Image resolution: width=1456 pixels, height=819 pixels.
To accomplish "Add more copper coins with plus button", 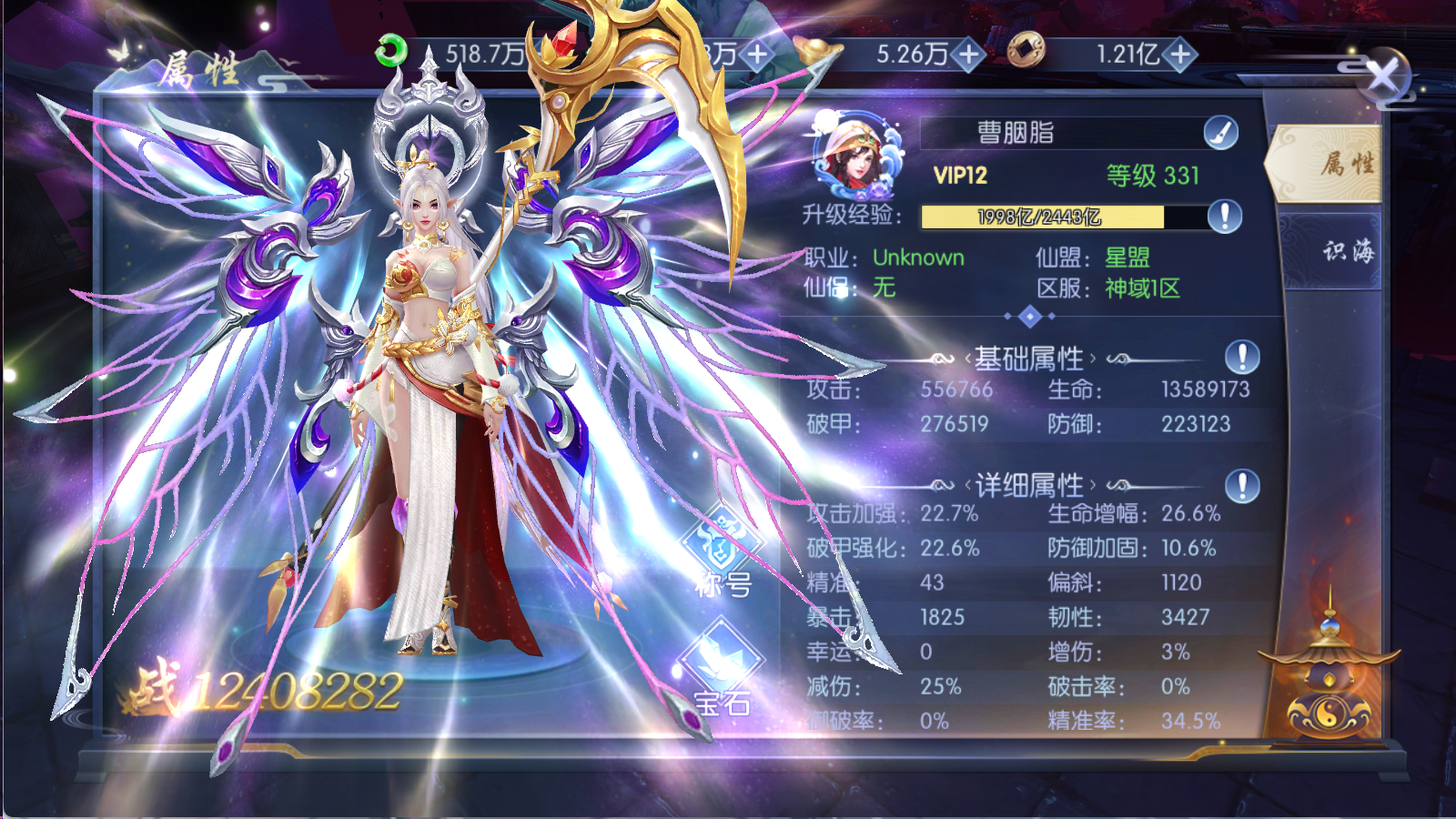I will 1180,55.
